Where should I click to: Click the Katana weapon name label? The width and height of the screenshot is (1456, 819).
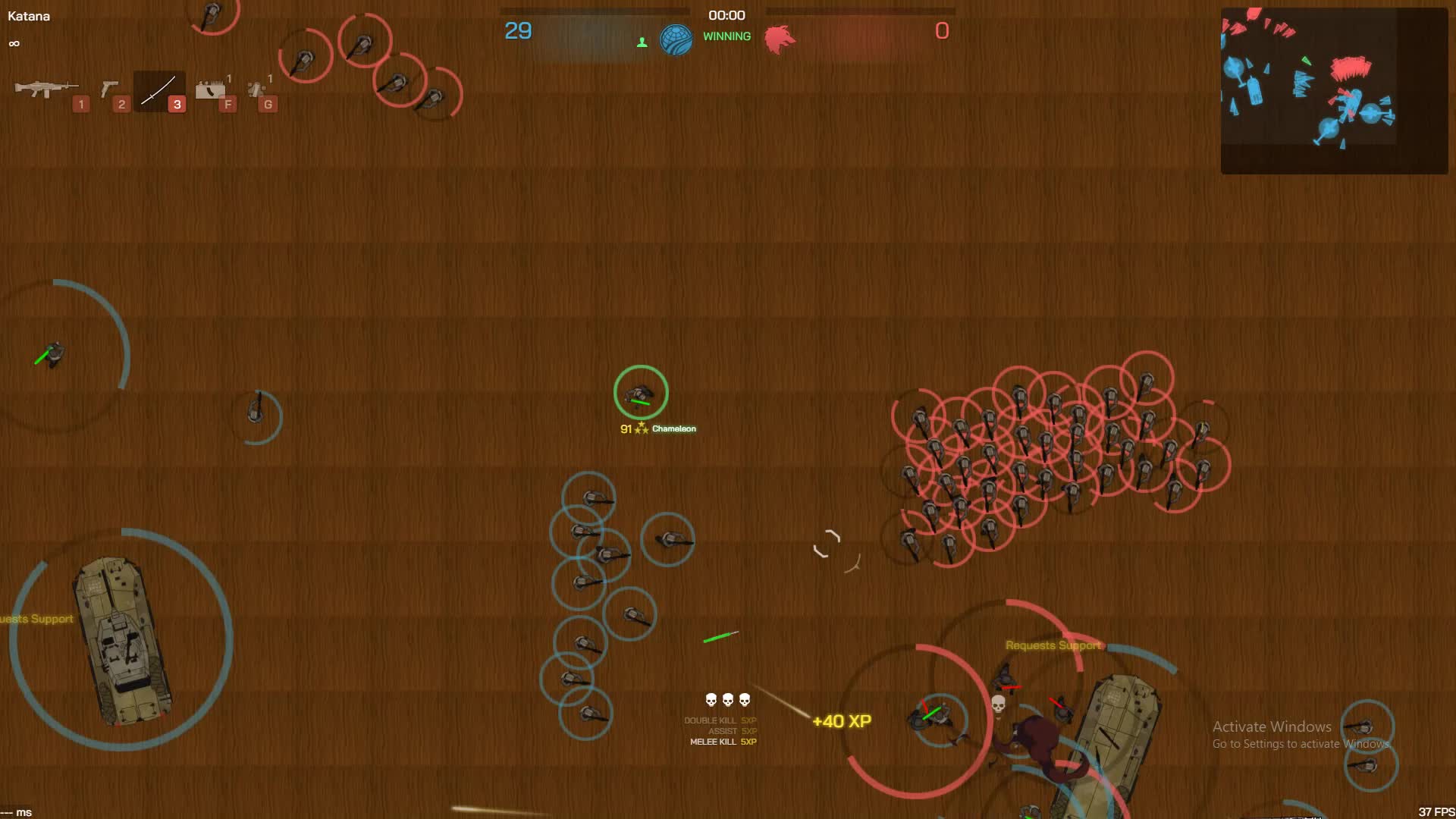[x=28, y=15]
